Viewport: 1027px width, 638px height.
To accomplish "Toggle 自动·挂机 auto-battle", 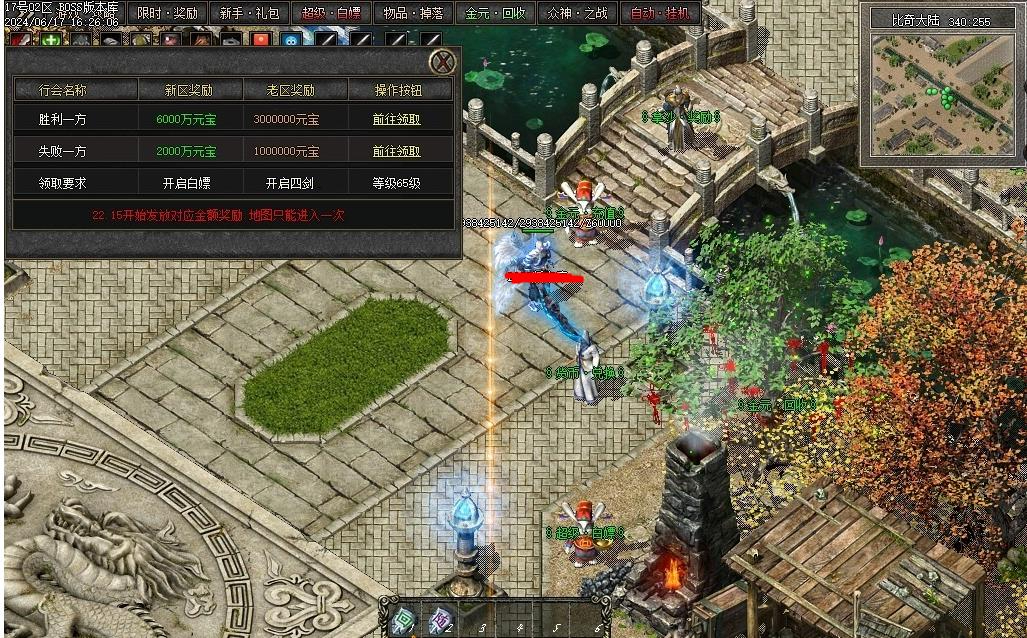I will (x=660, y=14).
